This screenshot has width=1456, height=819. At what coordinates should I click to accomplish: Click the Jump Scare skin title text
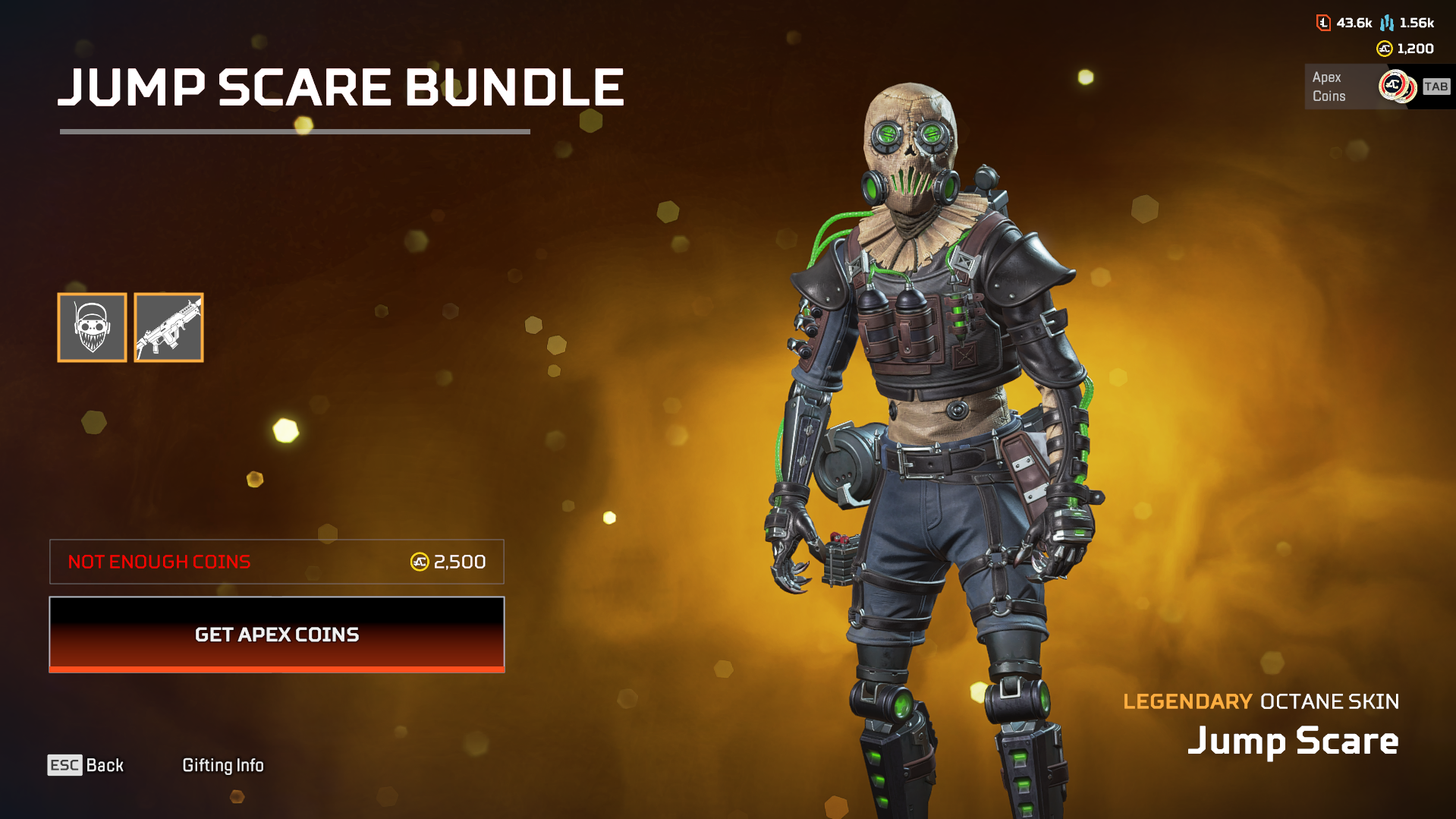[x=1293, y=740]
